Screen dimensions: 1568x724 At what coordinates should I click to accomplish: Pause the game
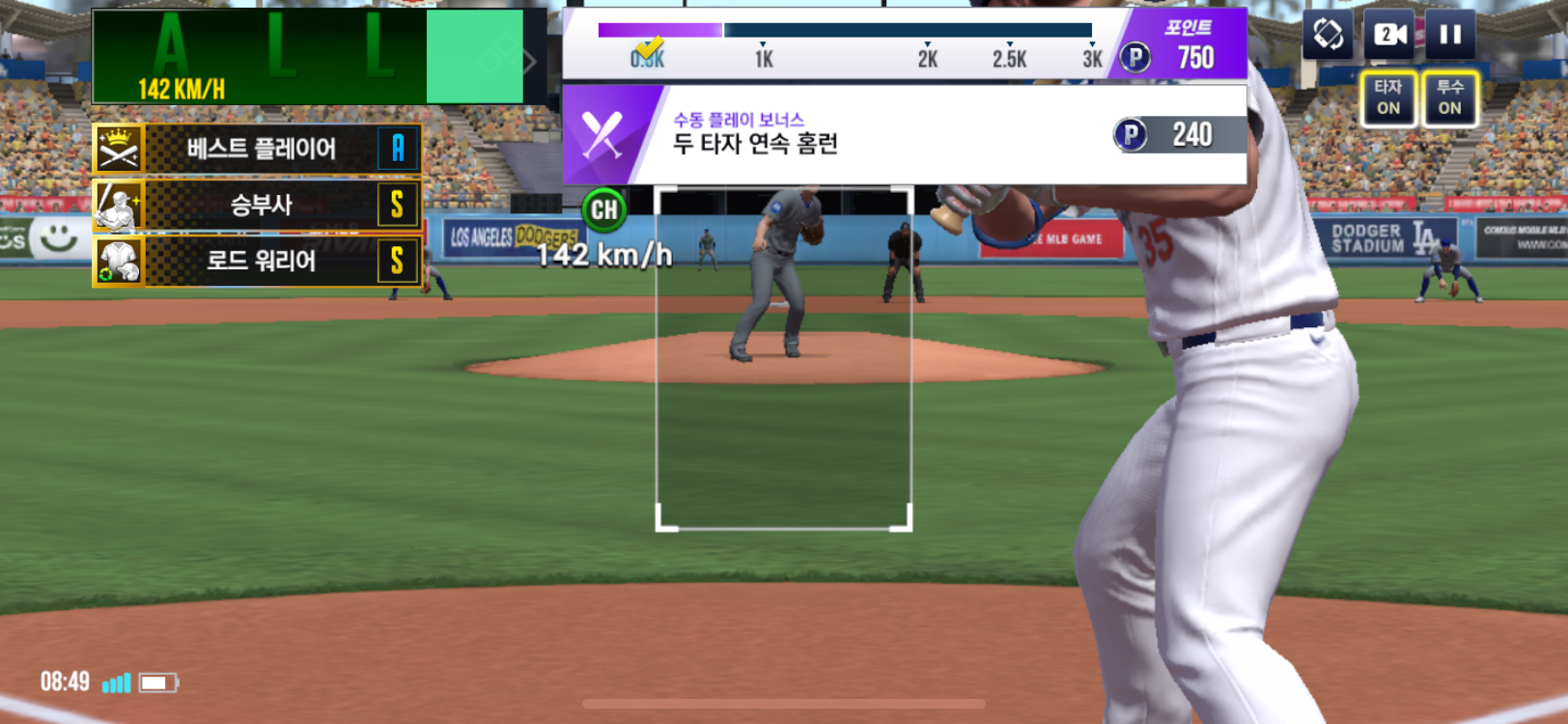[1449, 36]
